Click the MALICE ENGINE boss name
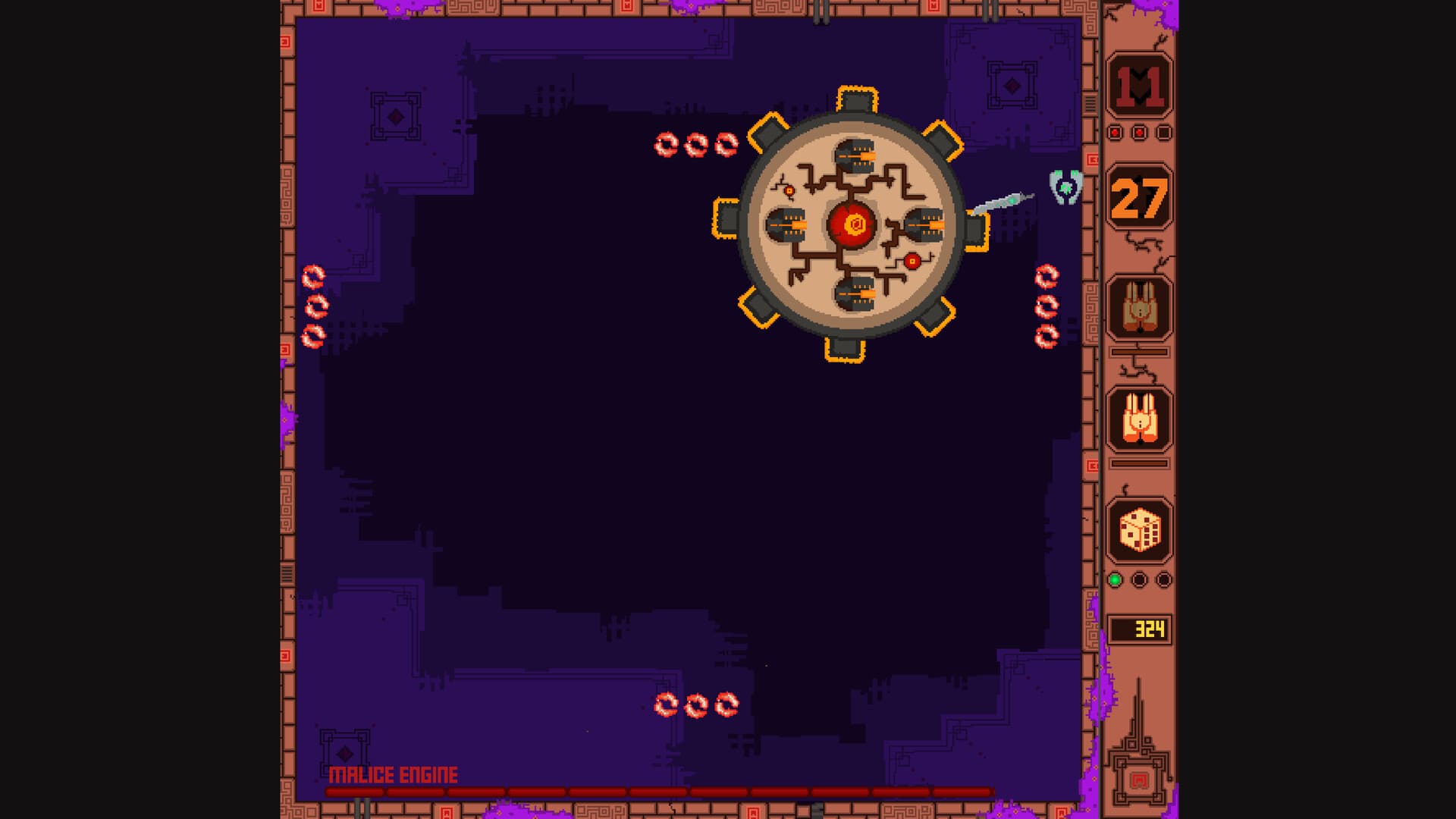The width and height of the screenshot is (1456, 819). pyautogui.click(x=394, y=775)
